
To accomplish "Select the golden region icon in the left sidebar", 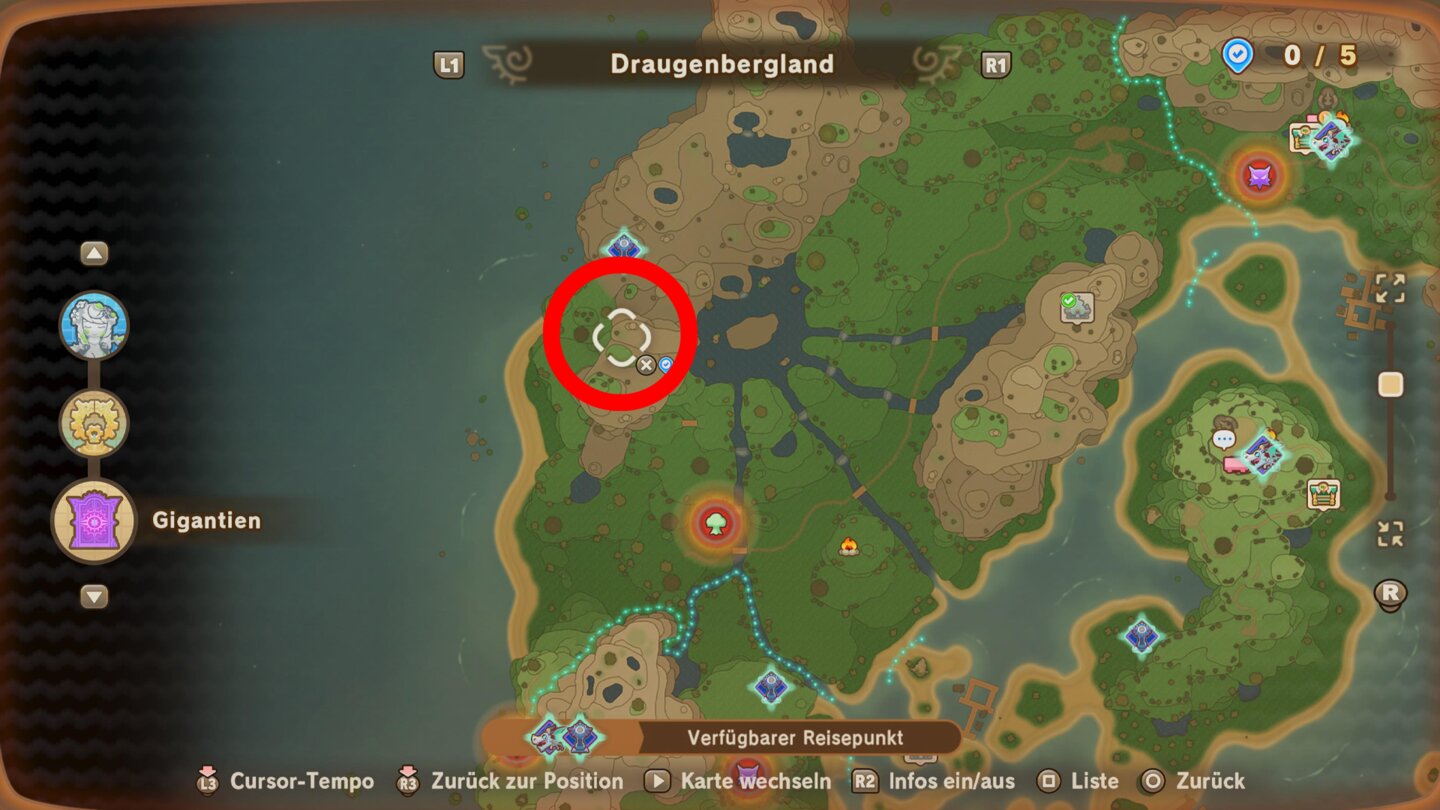I will pyautogui.click(x=93, y=423).
